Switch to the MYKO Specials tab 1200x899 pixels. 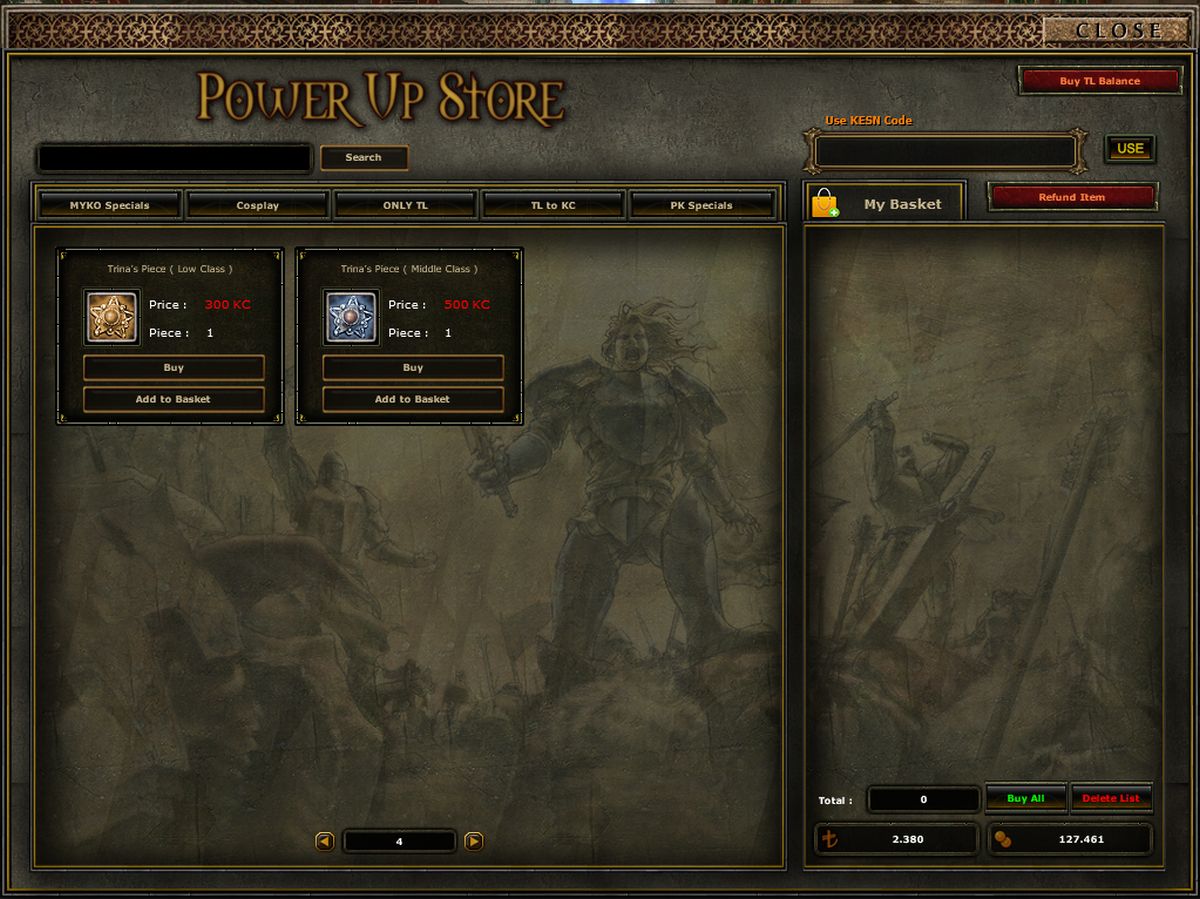click(x=109, y=205)
